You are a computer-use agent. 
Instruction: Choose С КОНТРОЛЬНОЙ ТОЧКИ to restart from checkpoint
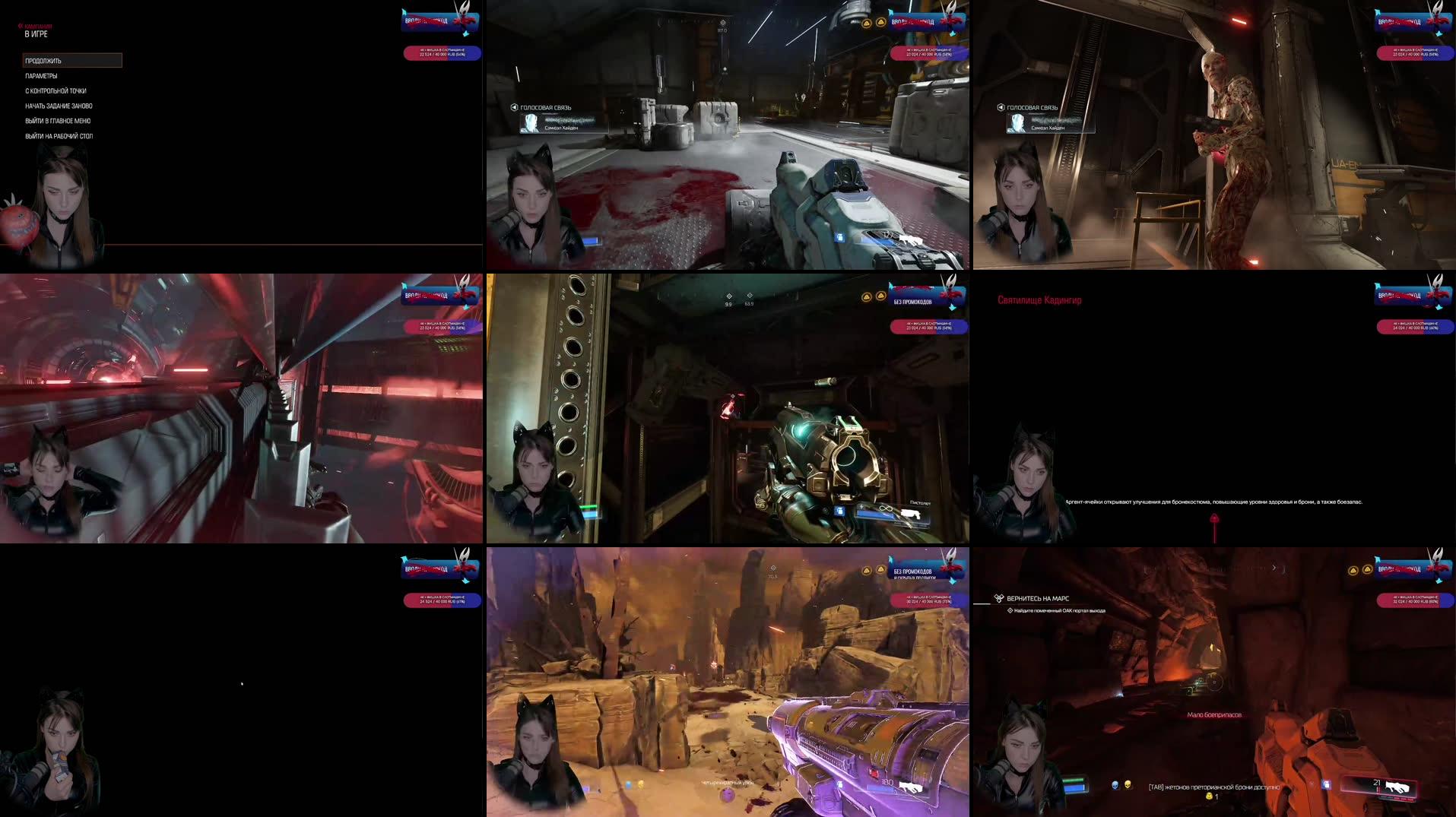57,90
